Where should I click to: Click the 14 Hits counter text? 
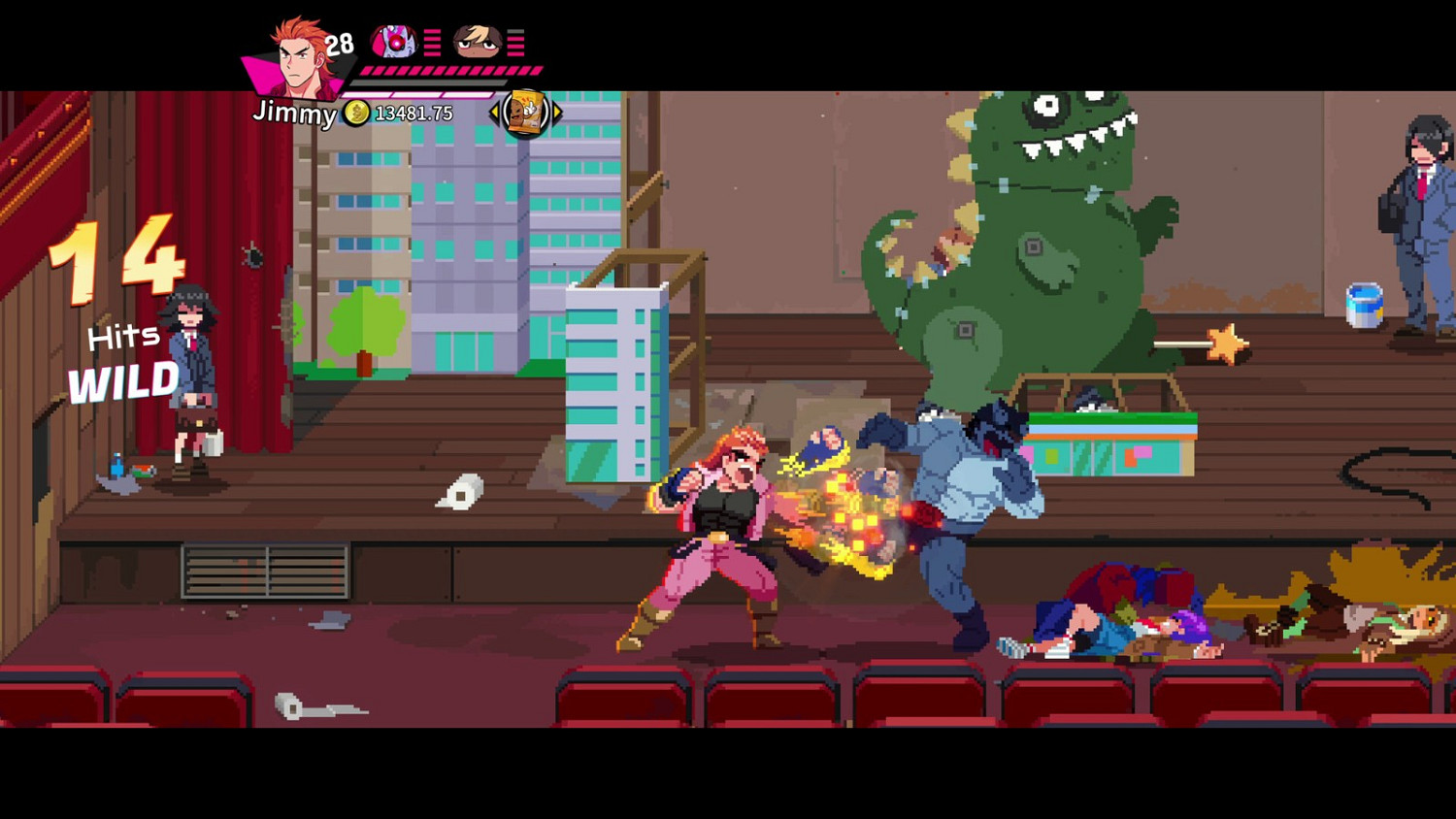tap(116, 291)
